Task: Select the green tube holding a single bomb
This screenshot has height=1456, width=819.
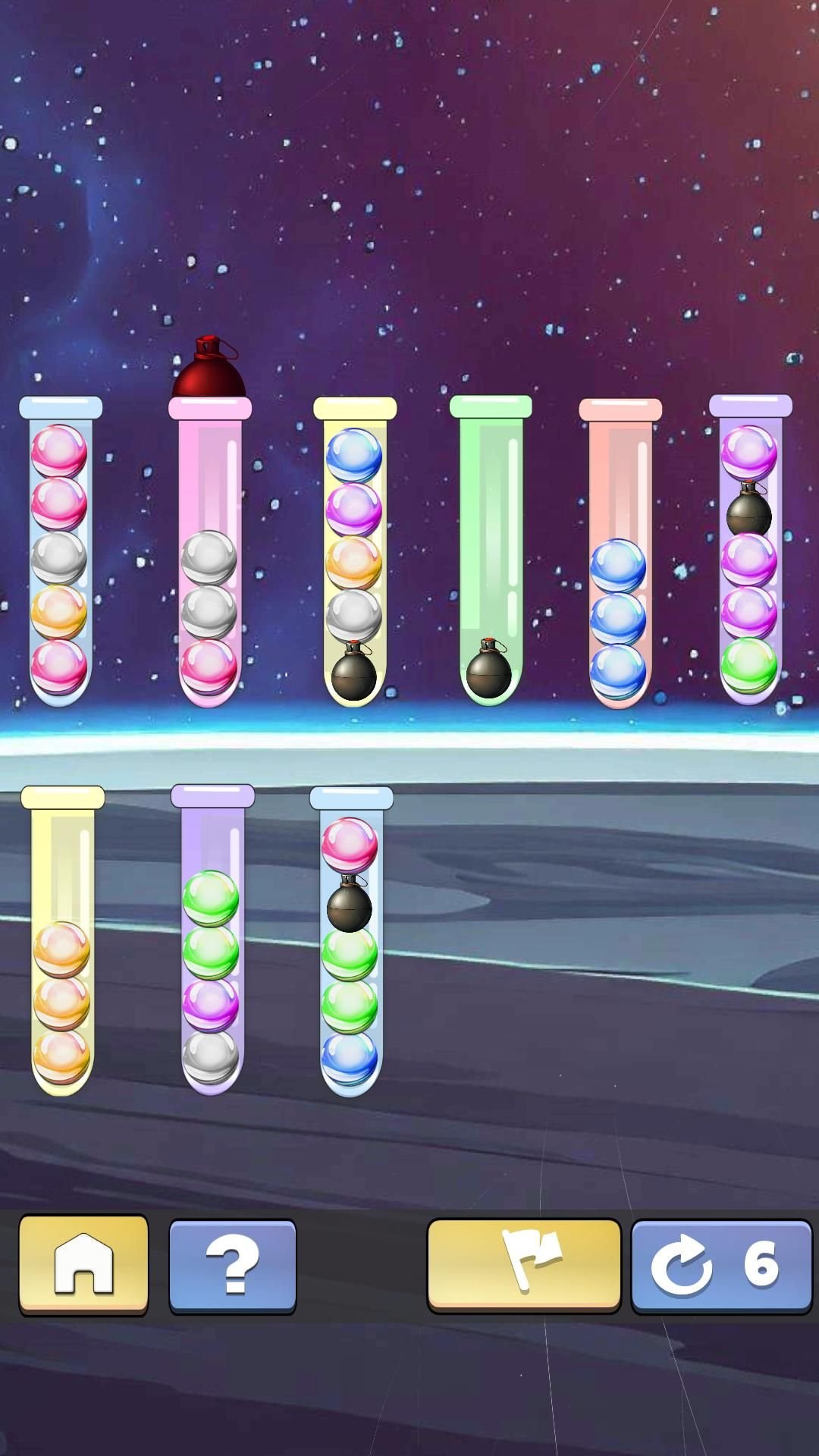Action: 491,554
